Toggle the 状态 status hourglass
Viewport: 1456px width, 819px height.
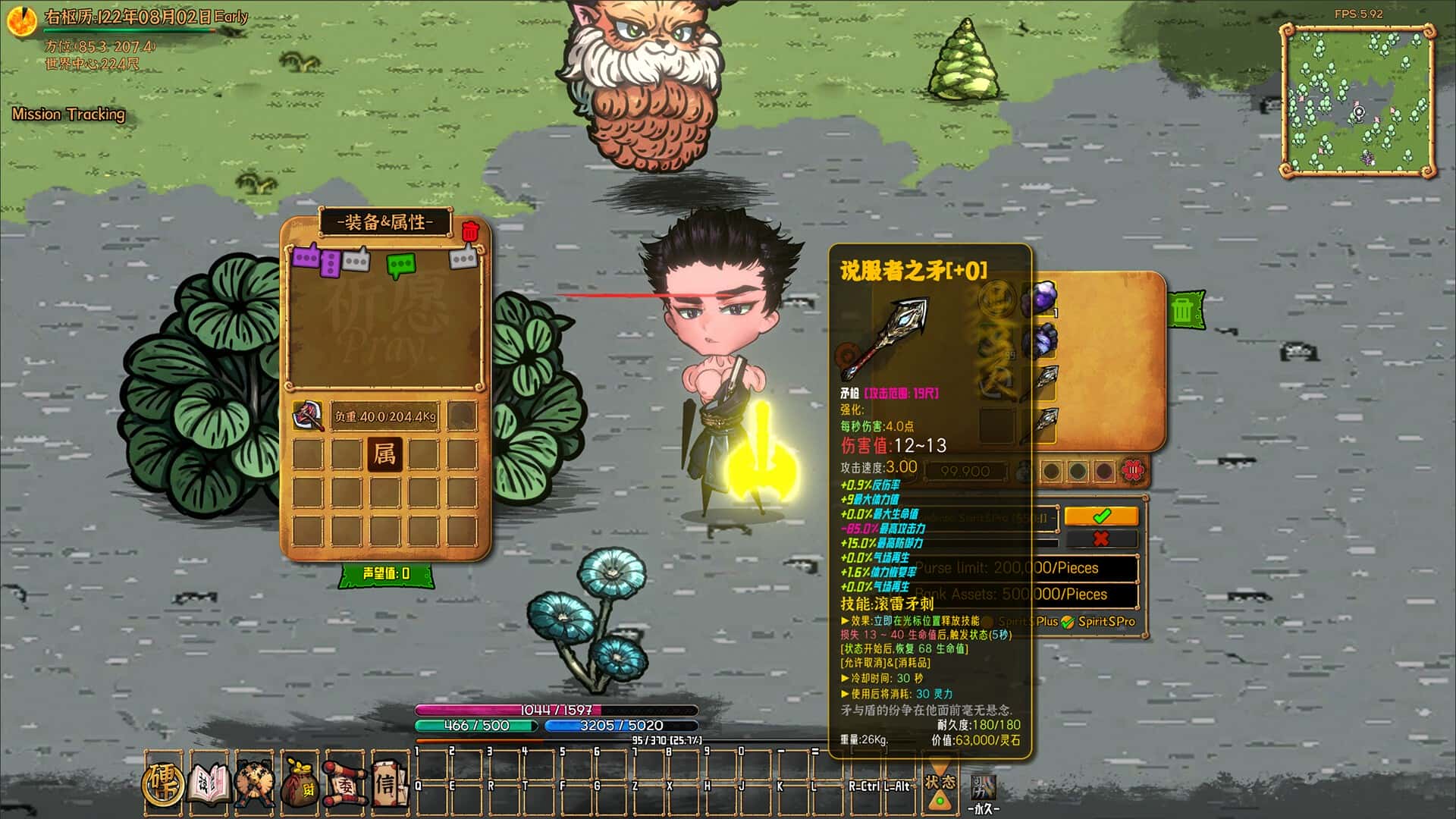pyautogui.click(x=940, y=787)
